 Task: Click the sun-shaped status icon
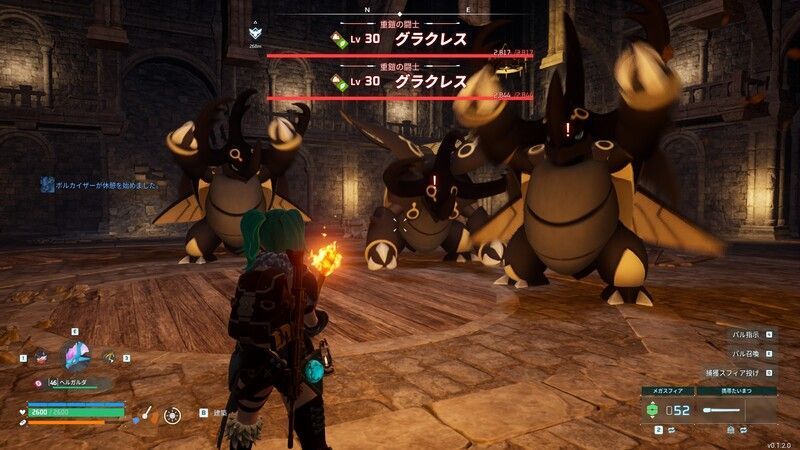pyautogui.click(x=172, y=413)
